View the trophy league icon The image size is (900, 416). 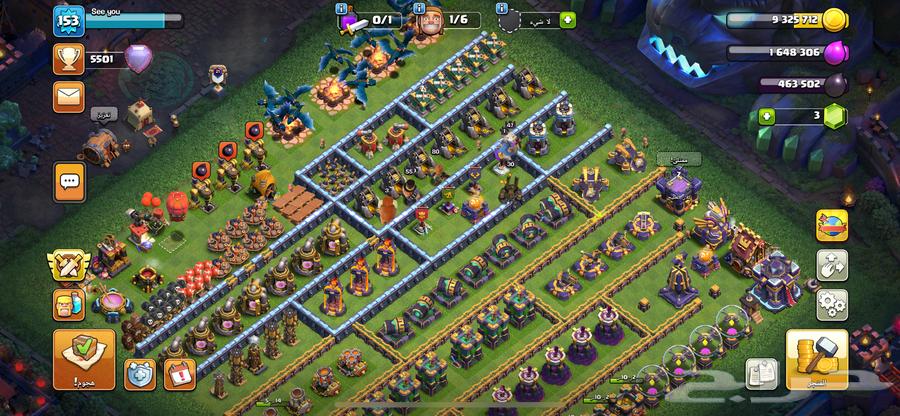[68, 59]
